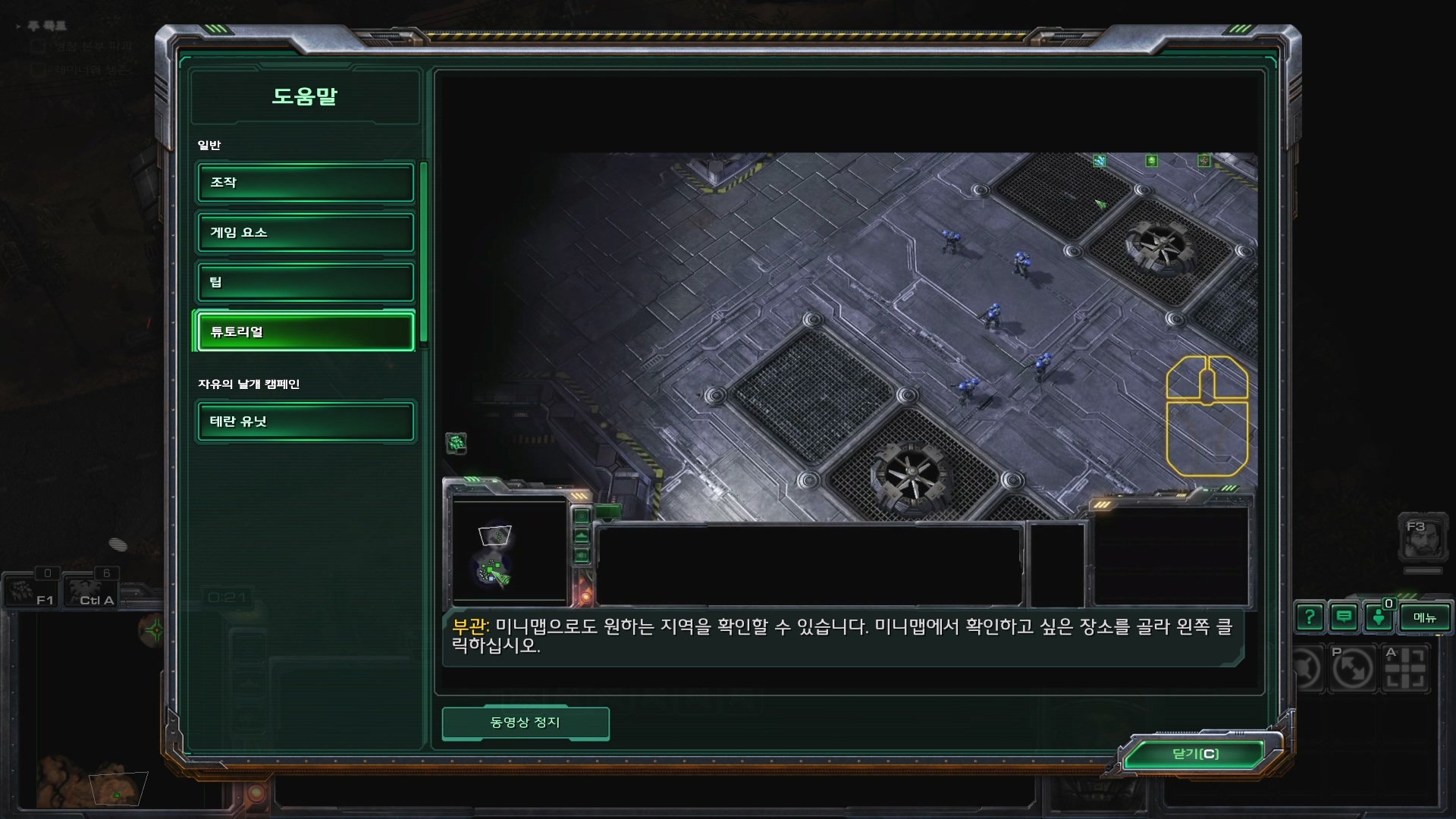
Task: Close the help window with 닫기
Action: pyautogui.click(x=1195, y=754)
